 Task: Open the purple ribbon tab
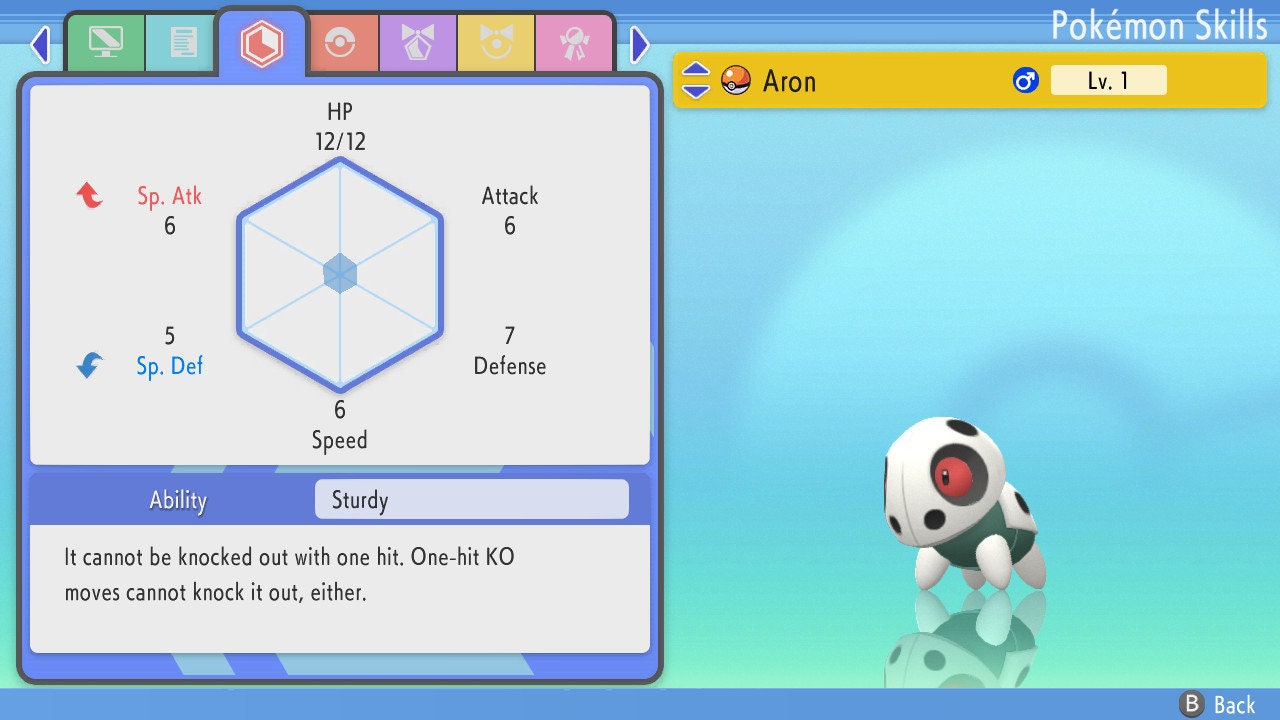click(x=418, y=44)
